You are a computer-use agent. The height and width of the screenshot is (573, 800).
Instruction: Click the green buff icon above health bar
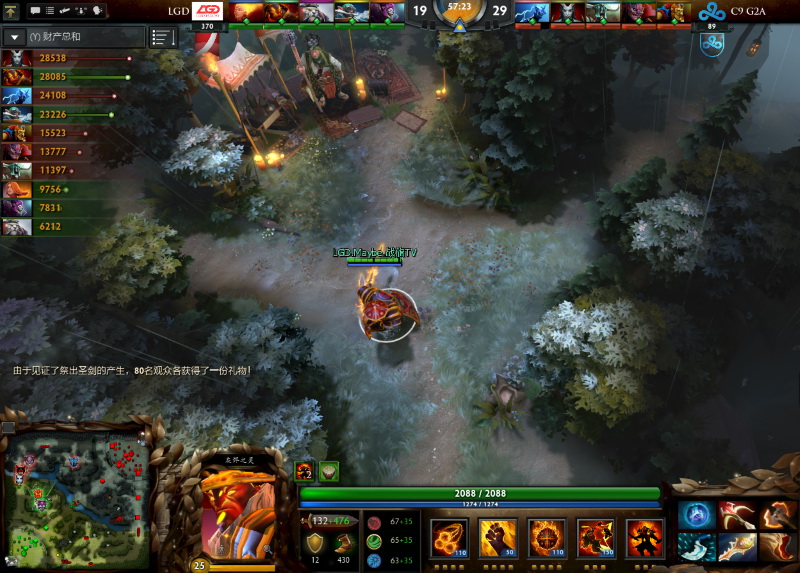(x=329, y=471)
